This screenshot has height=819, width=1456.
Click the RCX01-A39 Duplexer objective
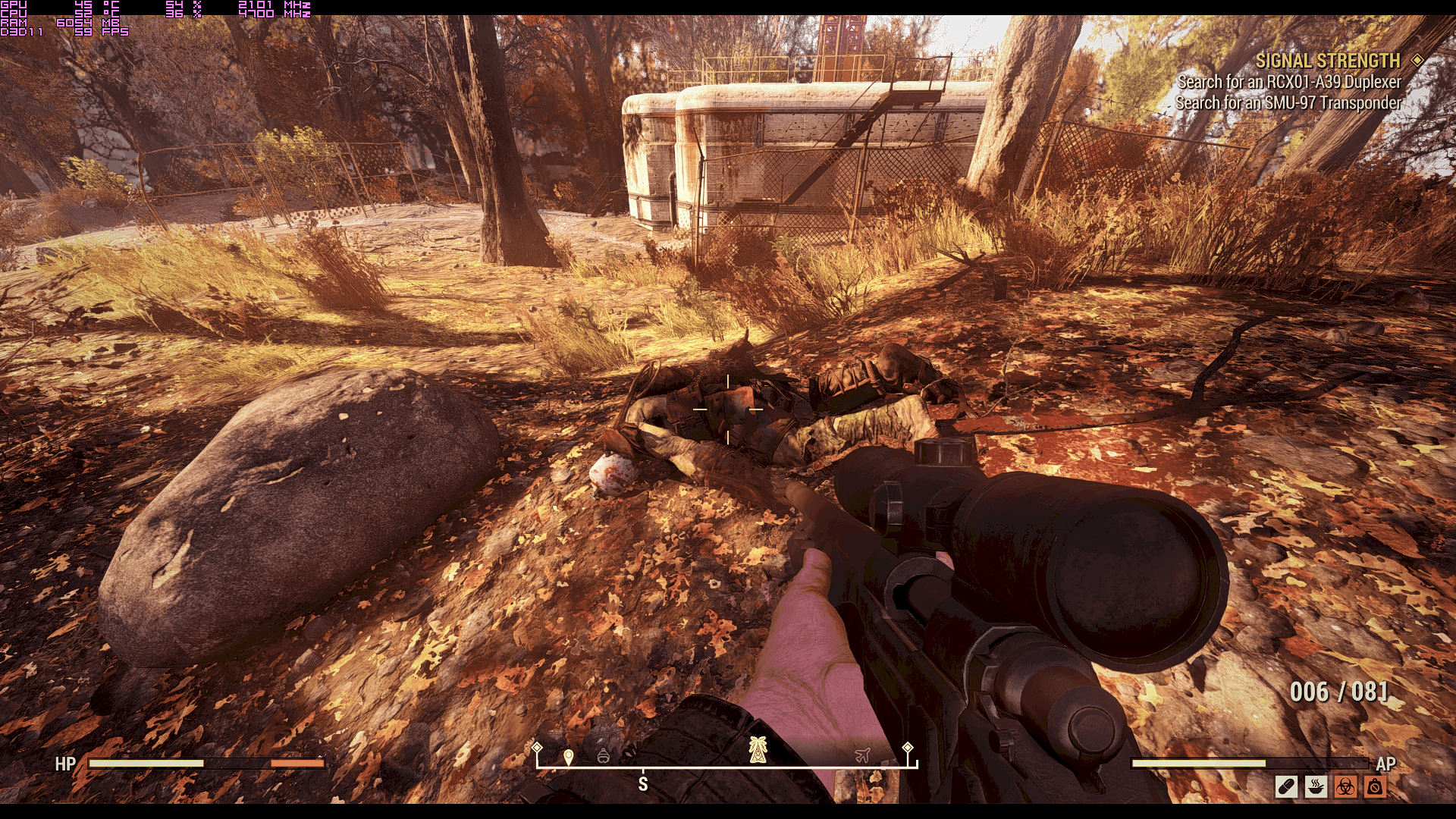(x=1288, y=82)
